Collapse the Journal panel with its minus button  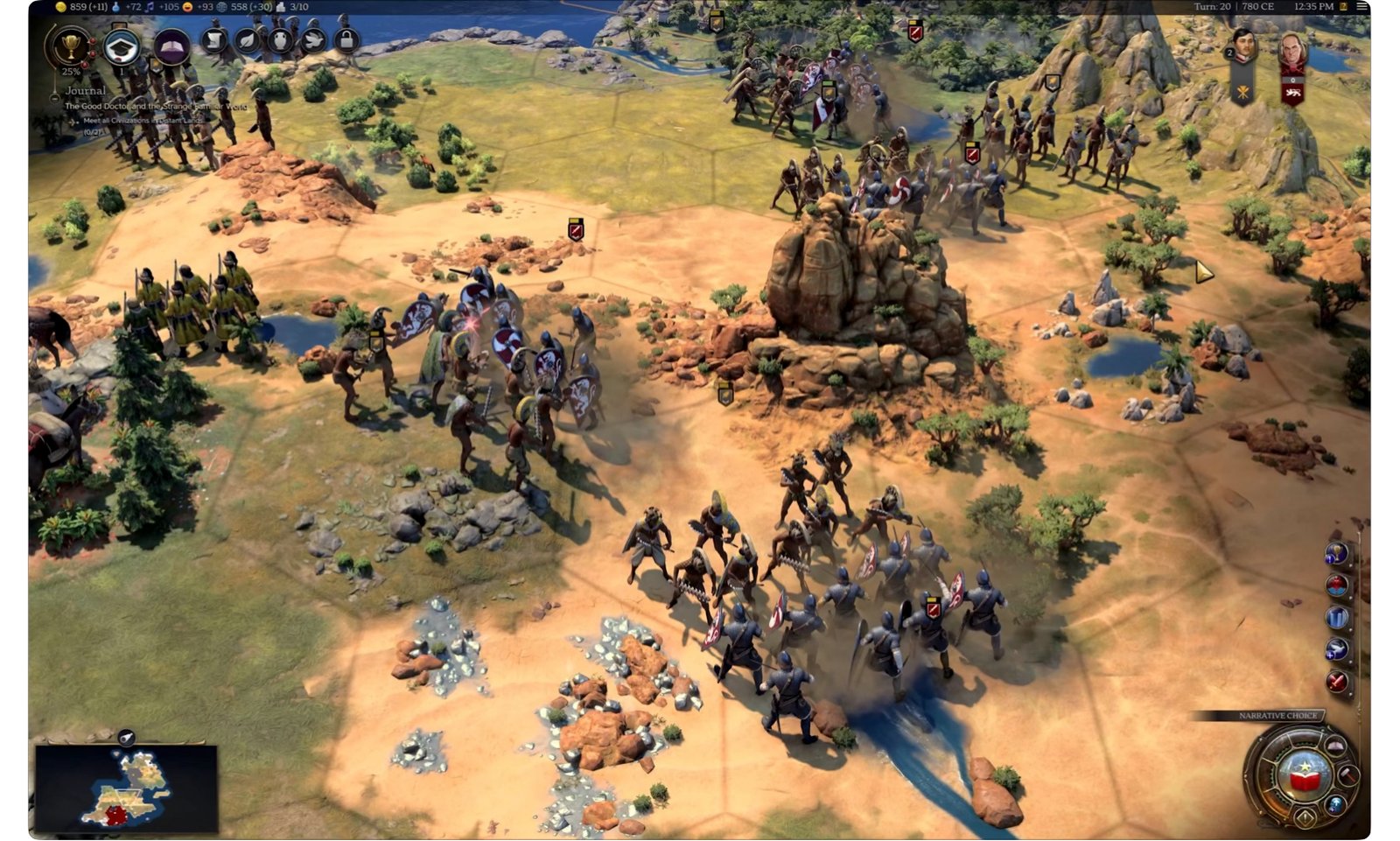[54, 98]
